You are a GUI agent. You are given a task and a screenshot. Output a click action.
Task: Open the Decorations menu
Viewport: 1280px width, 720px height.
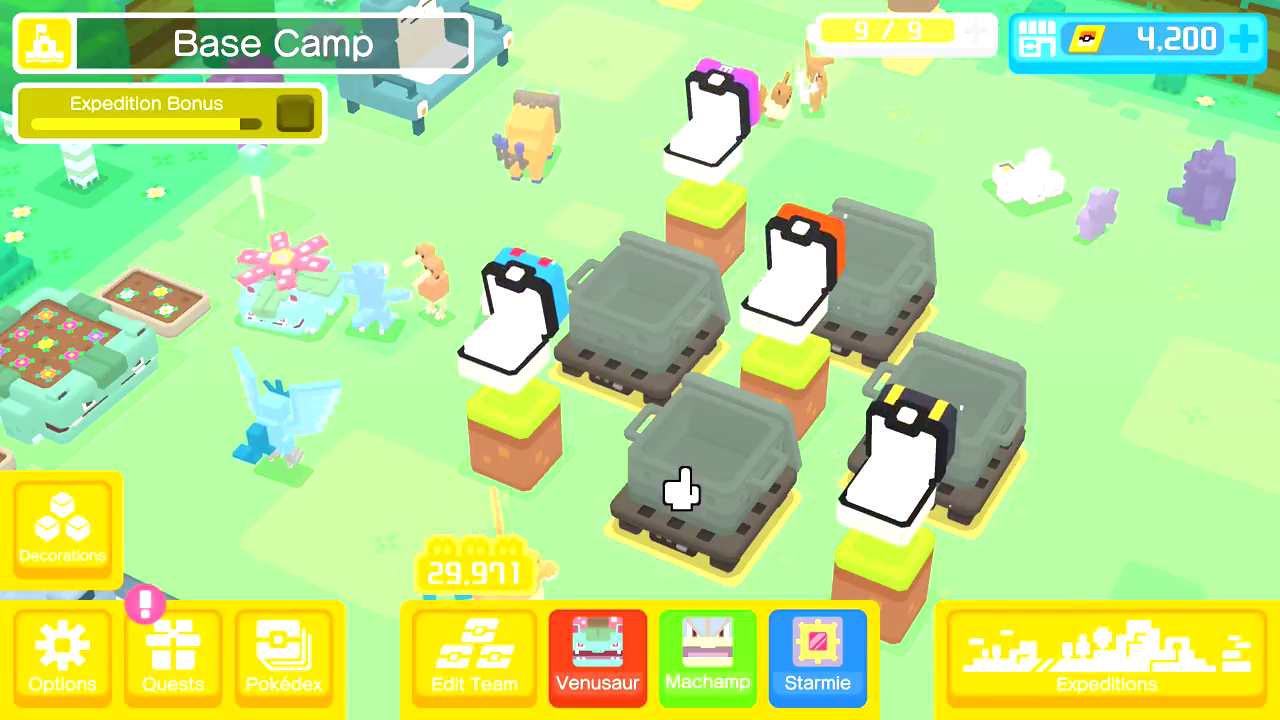[x=62, y=527]
